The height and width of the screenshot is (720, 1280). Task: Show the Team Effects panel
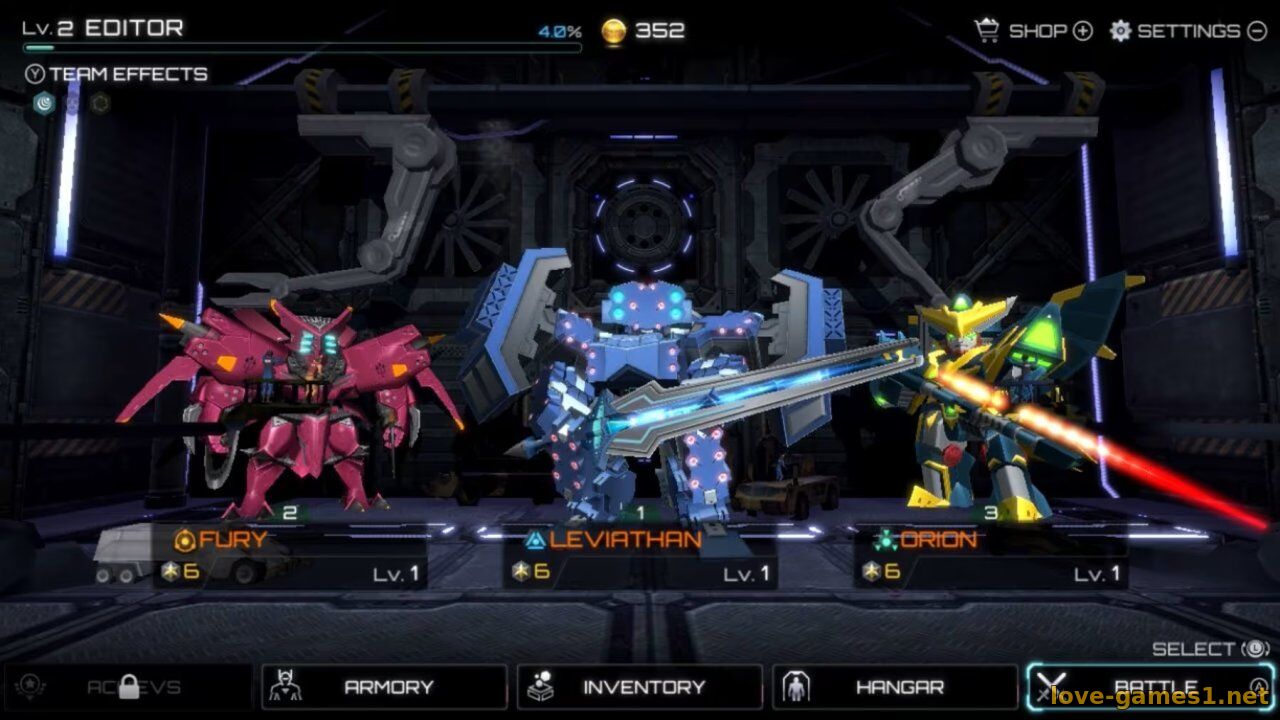click(116, 74)
